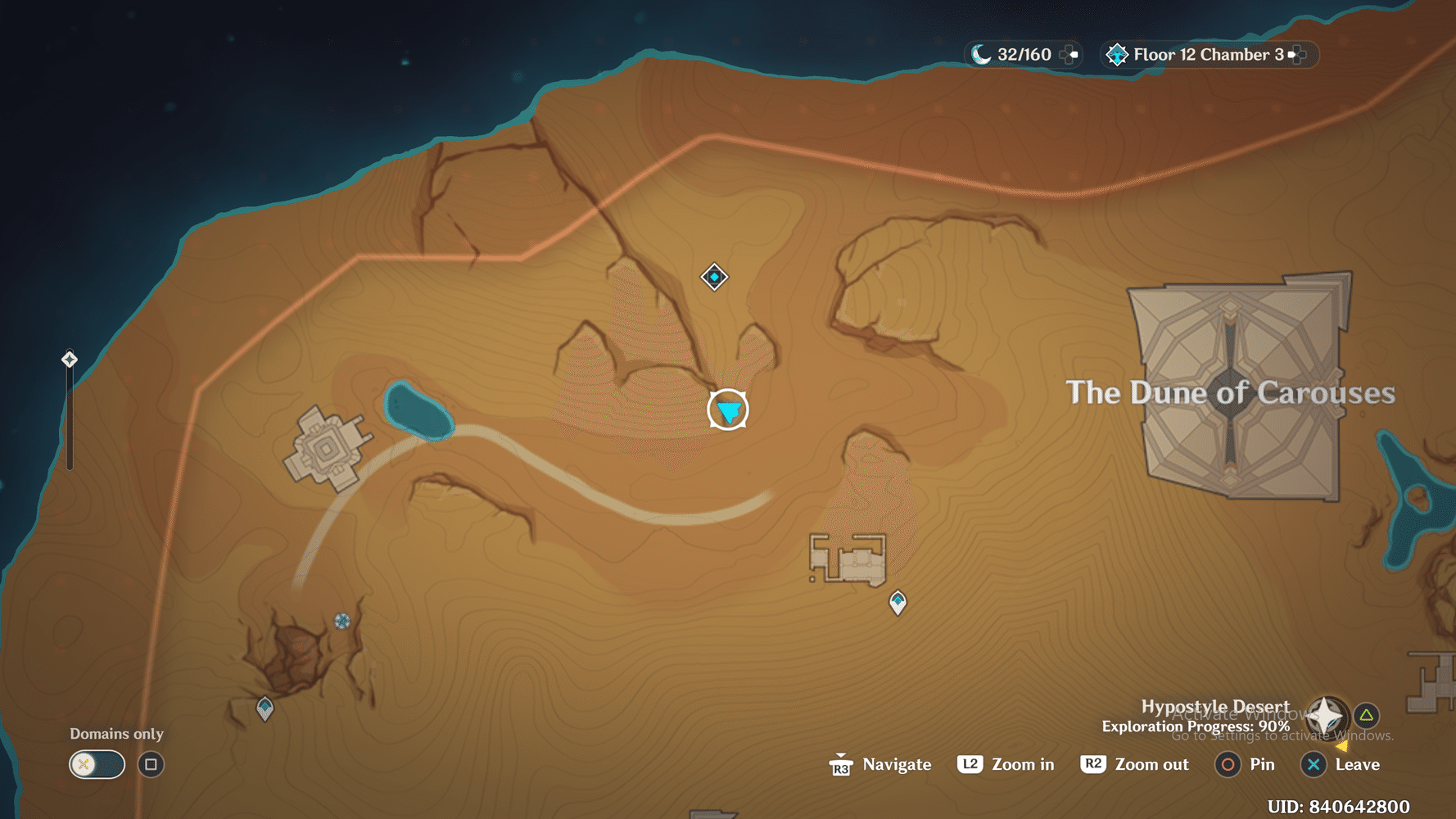Click the Hypostyle Desert region label

pyautogui.click(x=1215, y=705)
